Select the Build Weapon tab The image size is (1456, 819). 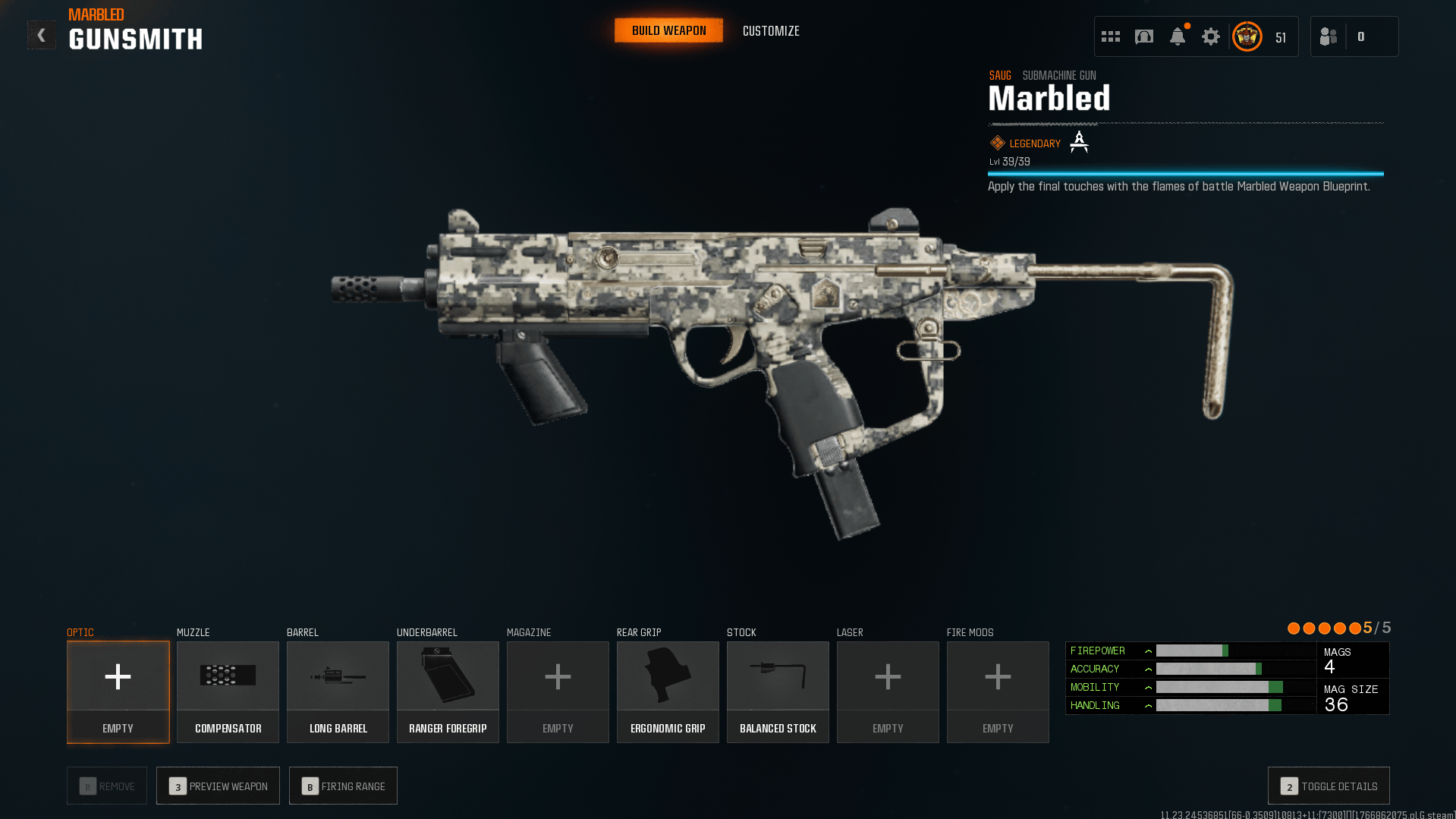(x=668, y=30)
